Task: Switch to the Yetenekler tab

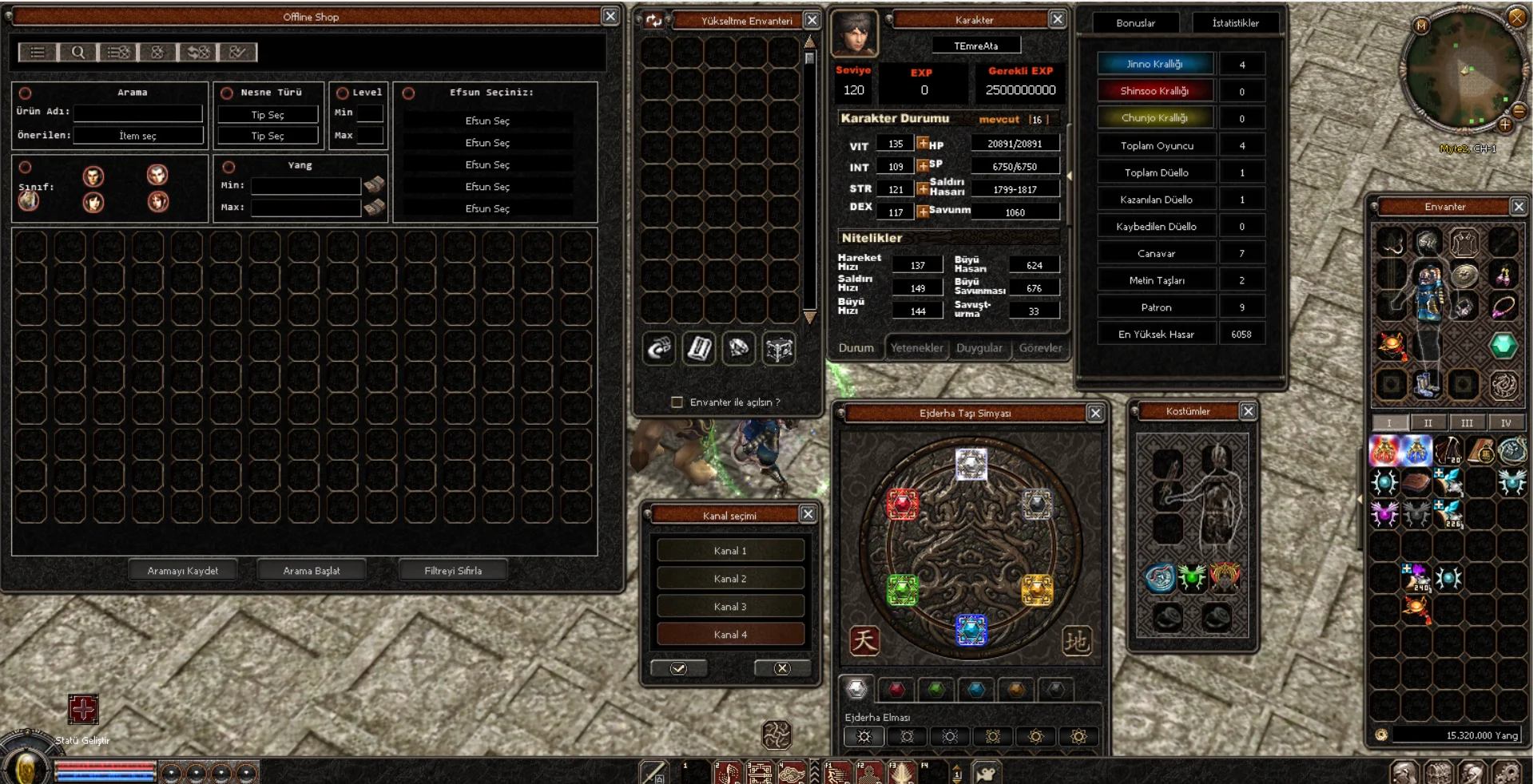Action: (916, 348)
